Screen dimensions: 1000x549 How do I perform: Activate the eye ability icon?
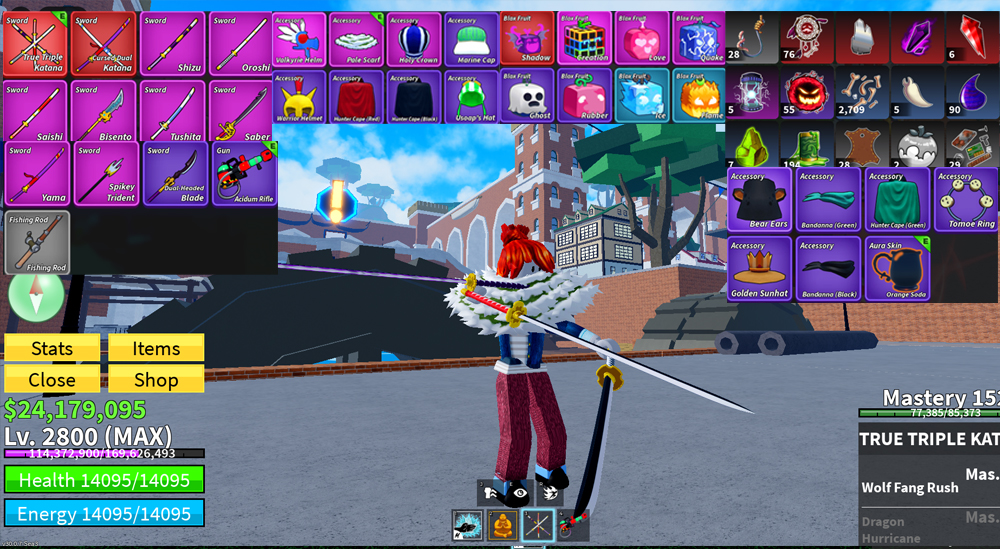click(x=520, y=491)
